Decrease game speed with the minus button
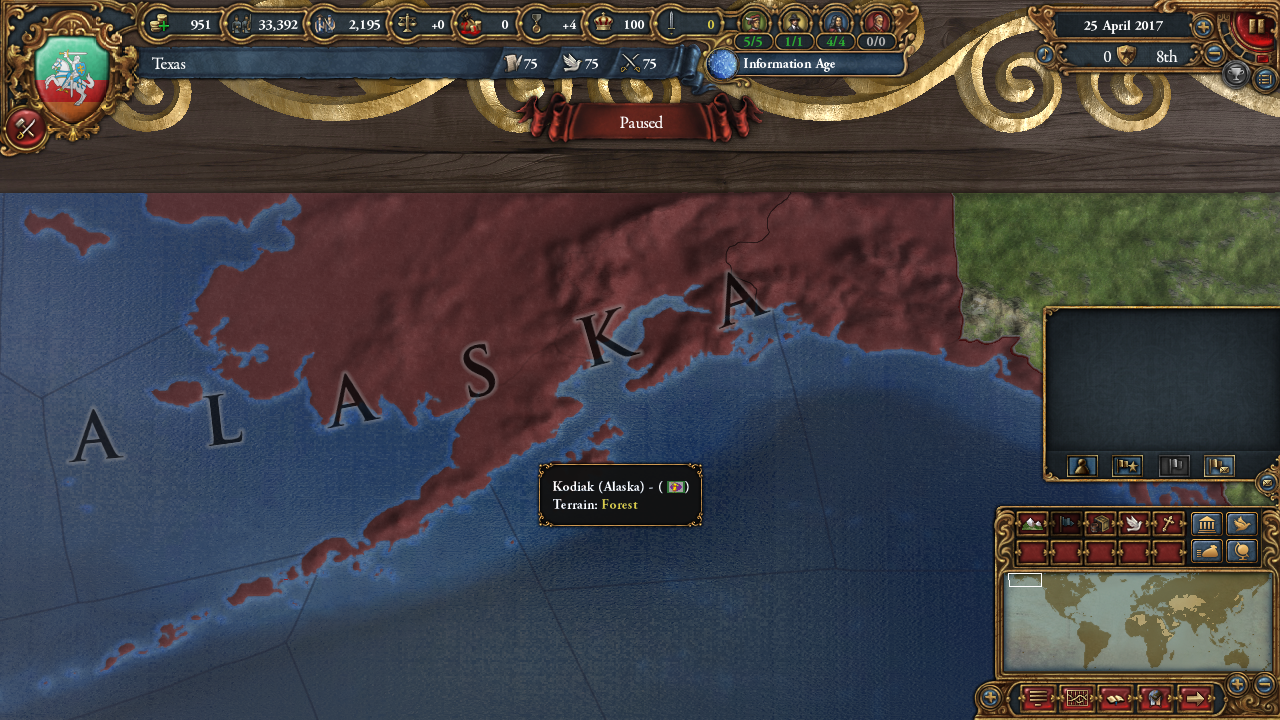Viewport: 1280px width, 720px height. [1216, 53]
